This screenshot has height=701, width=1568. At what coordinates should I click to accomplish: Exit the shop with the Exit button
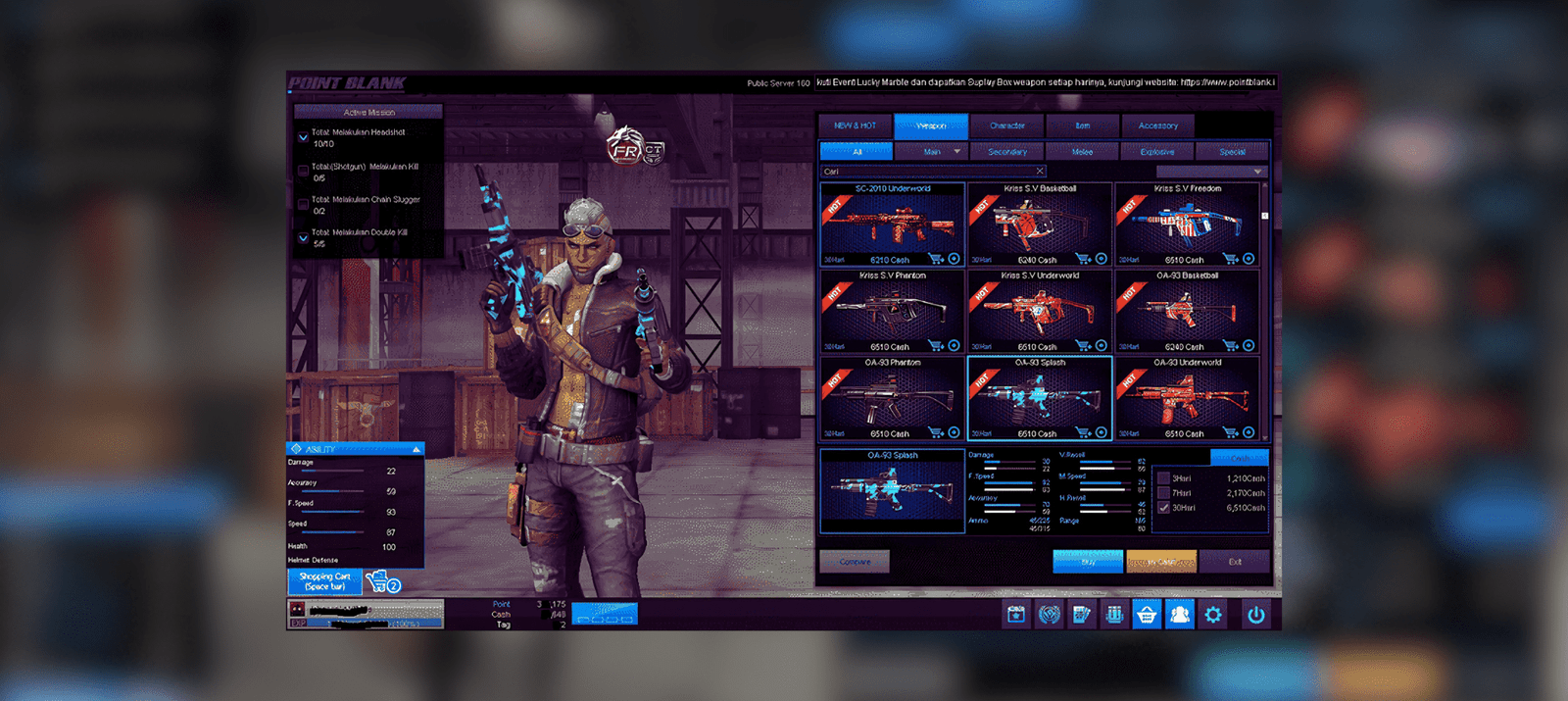pos(1235,562)
